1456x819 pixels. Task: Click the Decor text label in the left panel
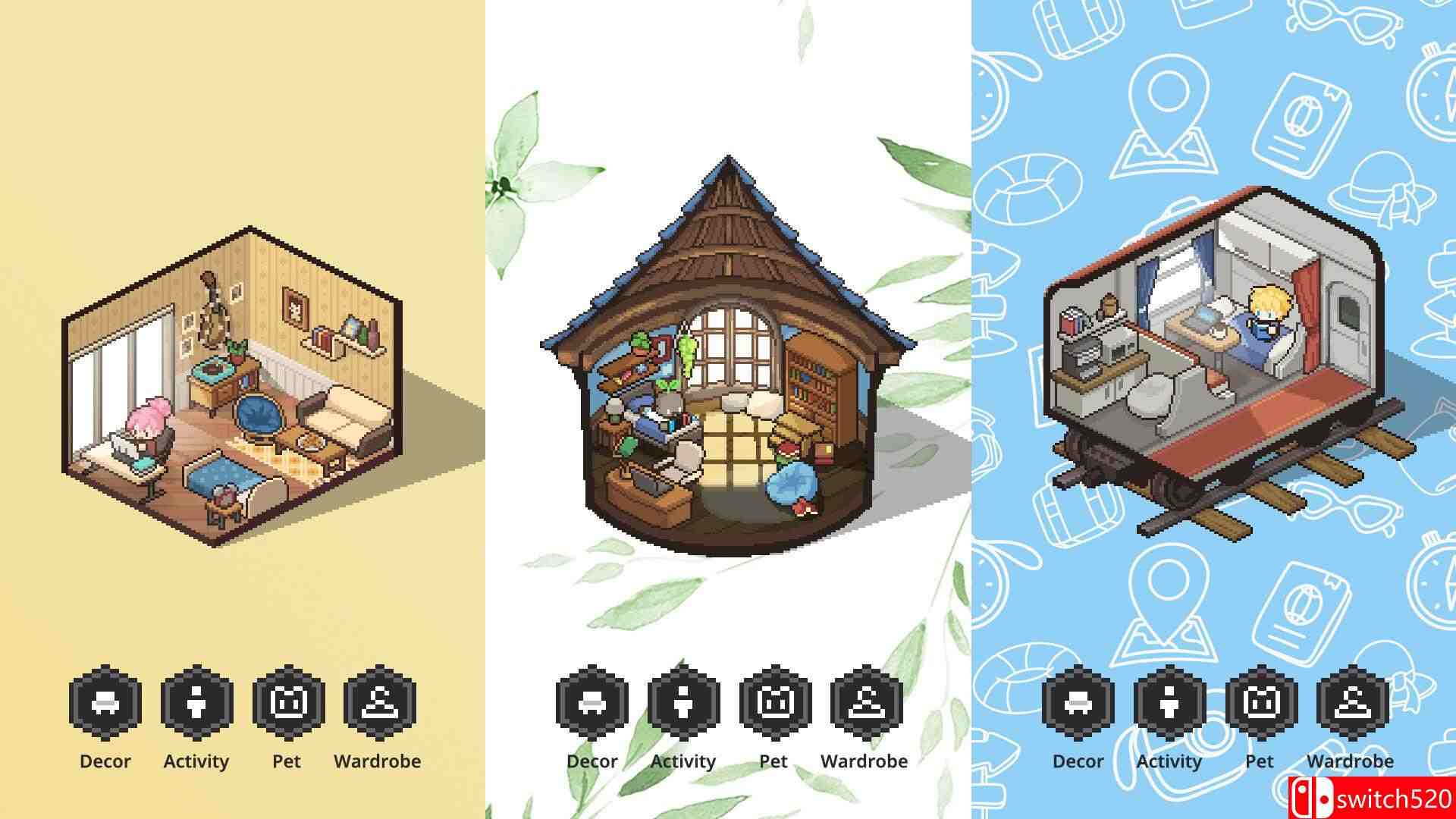[x=104, y=761]
